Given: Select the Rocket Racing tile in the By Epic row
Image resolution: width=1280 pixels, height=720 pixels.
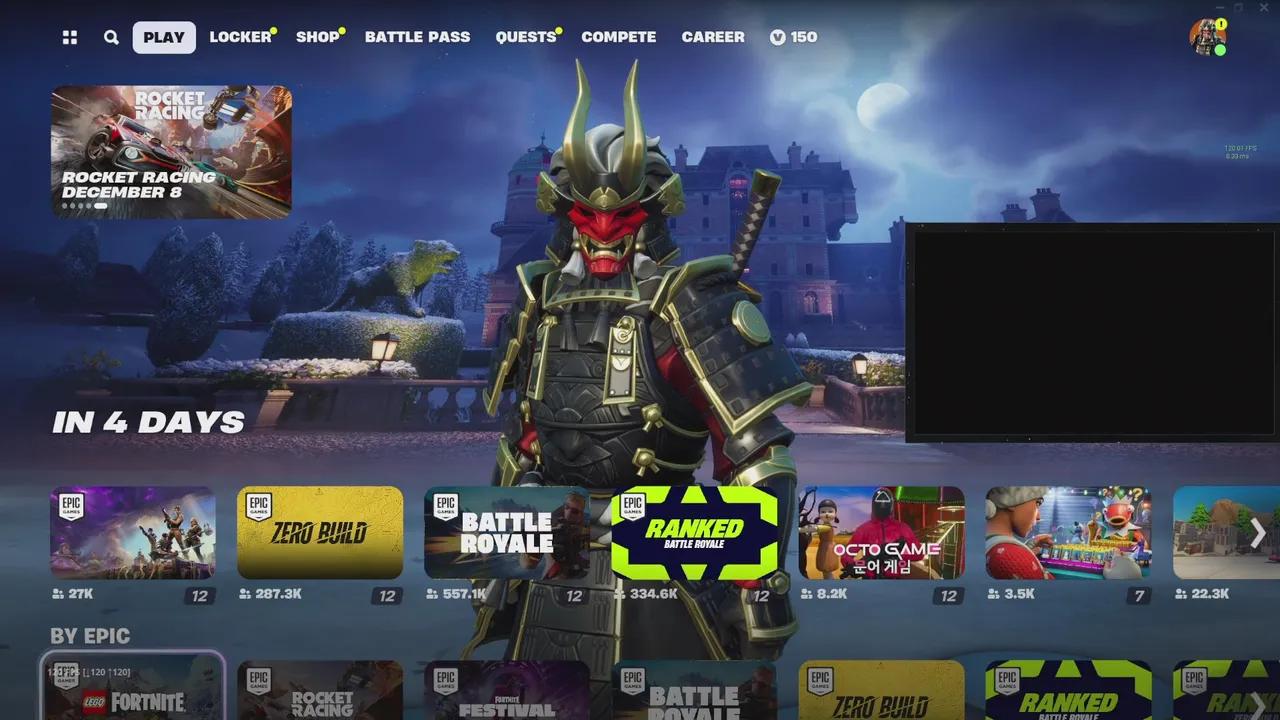Looking at the screenshot, I should (320, 690).
